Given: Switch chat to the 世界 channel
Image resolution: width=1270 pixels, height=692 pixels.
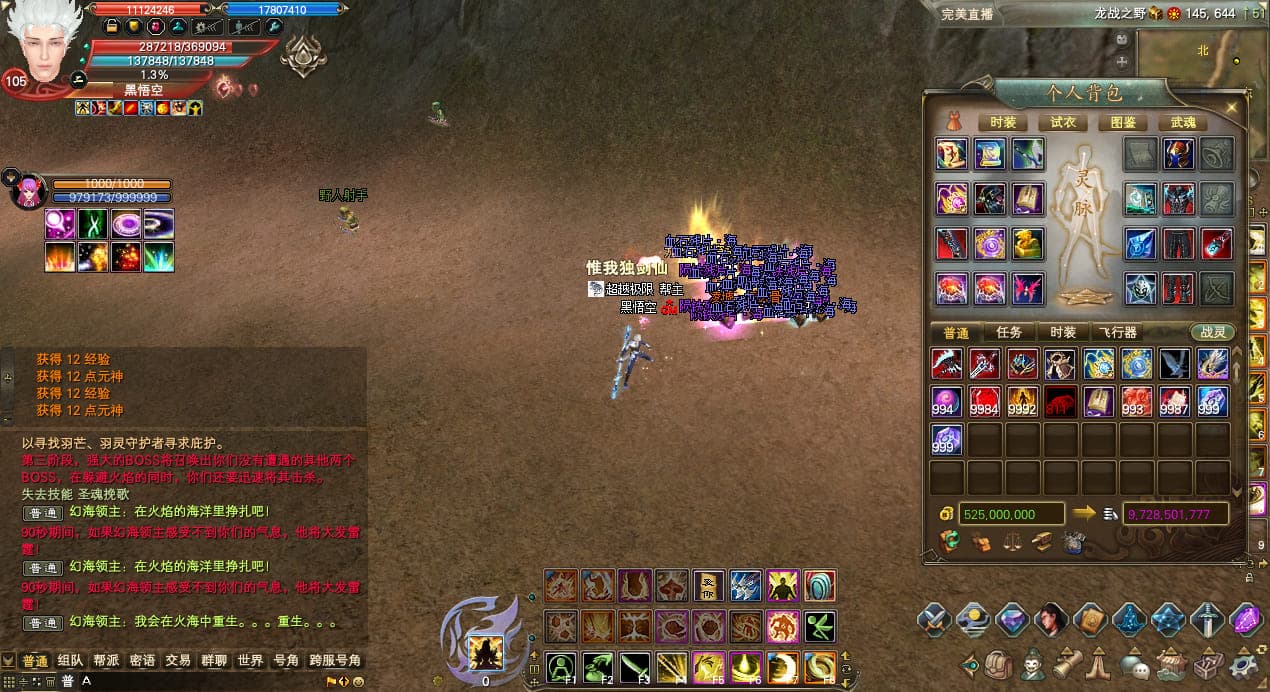Looking at the screenshot, I should pos(250,661).
